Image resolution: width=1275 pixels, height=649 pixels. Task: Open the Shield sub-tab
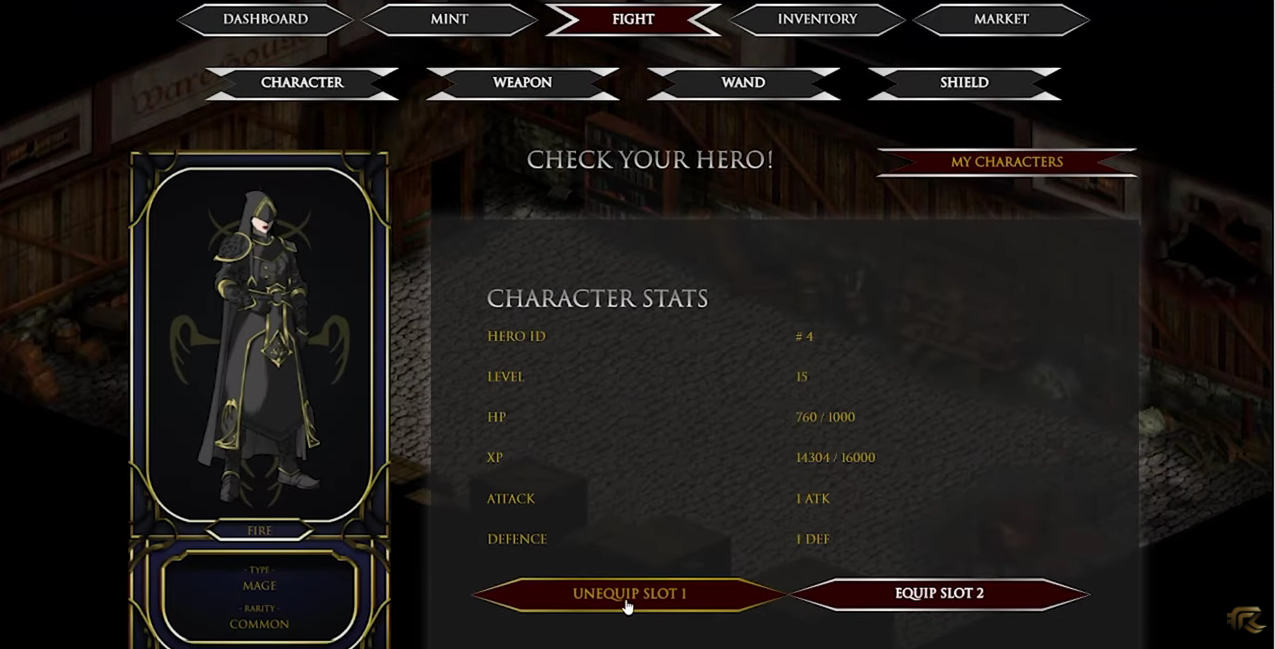[x=964, y=83]
